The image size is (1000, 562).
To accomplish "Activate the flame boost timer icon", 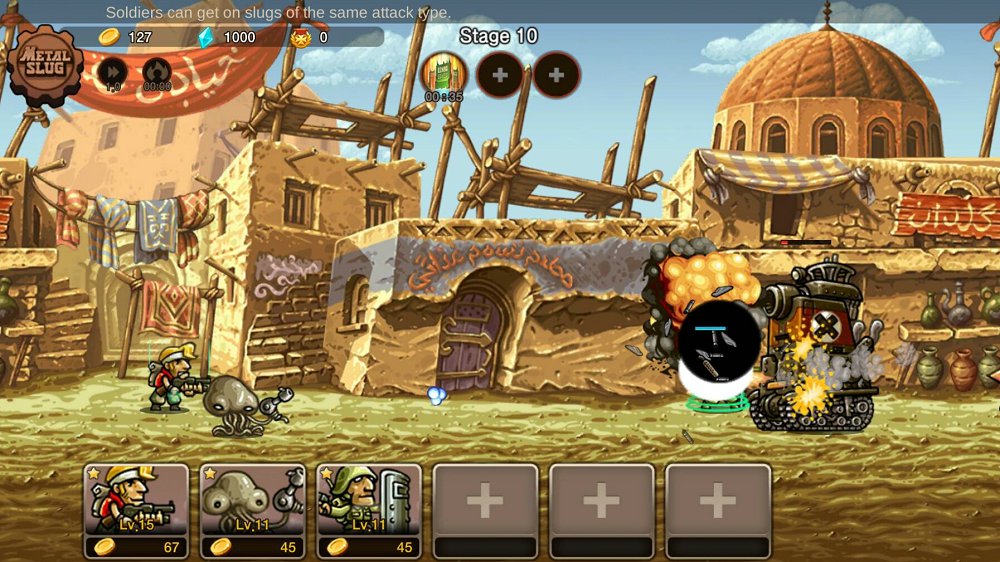I will click(x=157, y=73).
